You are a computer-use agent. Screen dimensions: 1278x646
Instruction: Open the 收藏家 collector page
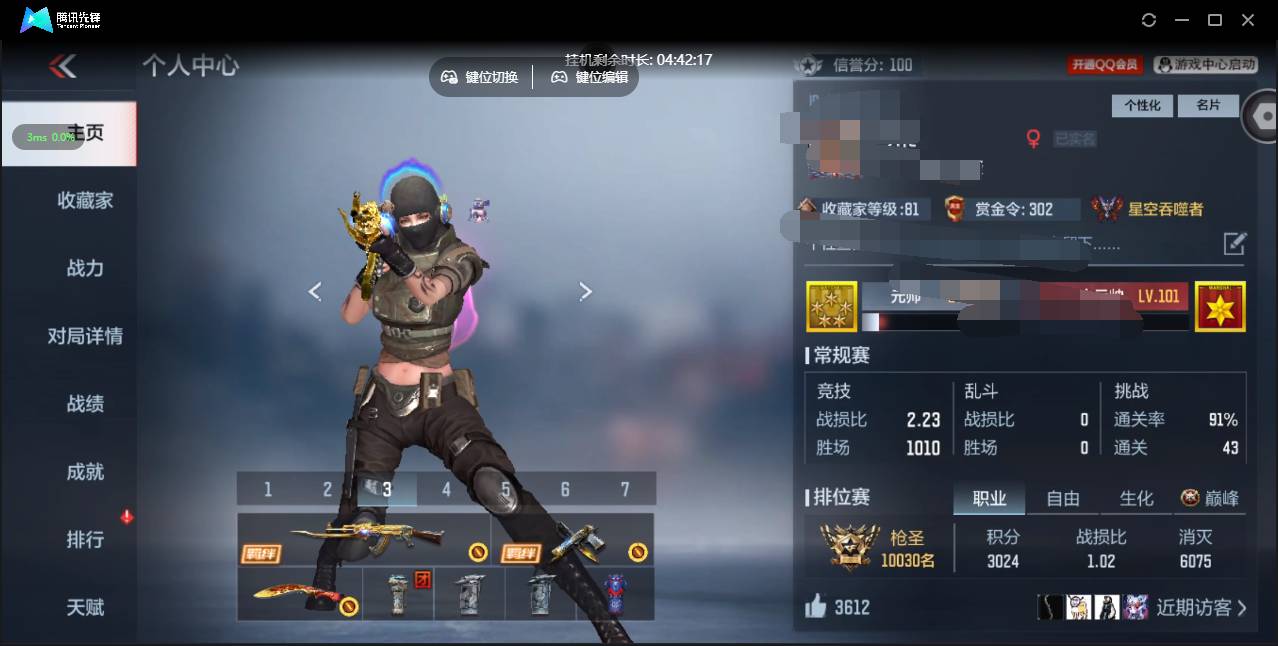85,200
